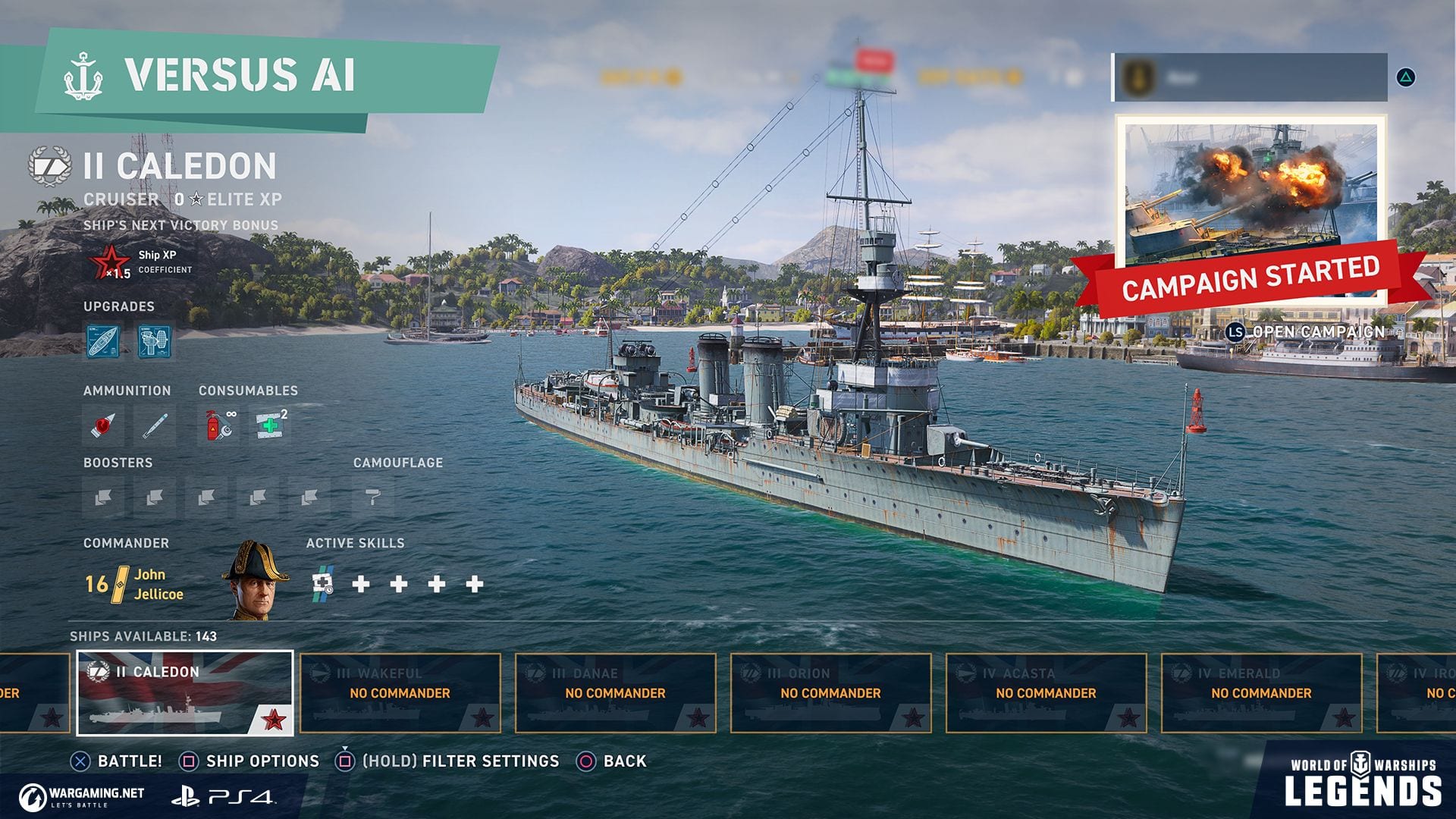Image resolution: width=1456 pixels, height=819 pixels.
Task: Open the camouflage paint roller slot
Action: pos(372,497)
